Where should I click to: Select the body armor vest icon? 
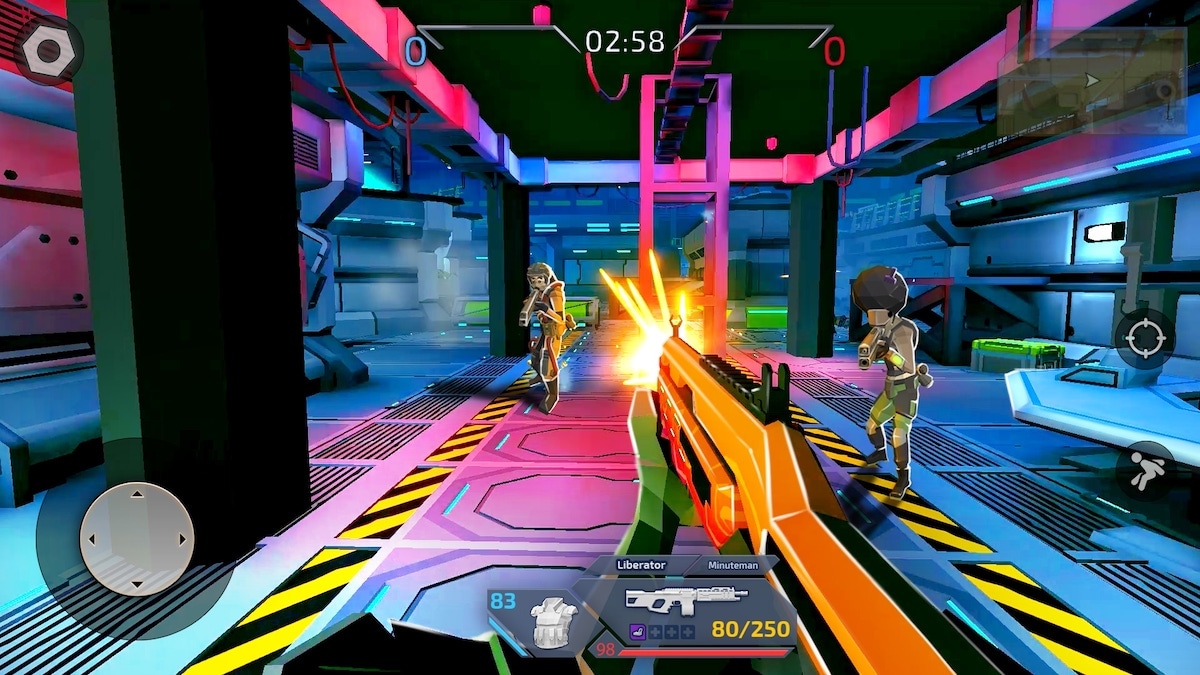pyautogui.click(x=550, y=621)
